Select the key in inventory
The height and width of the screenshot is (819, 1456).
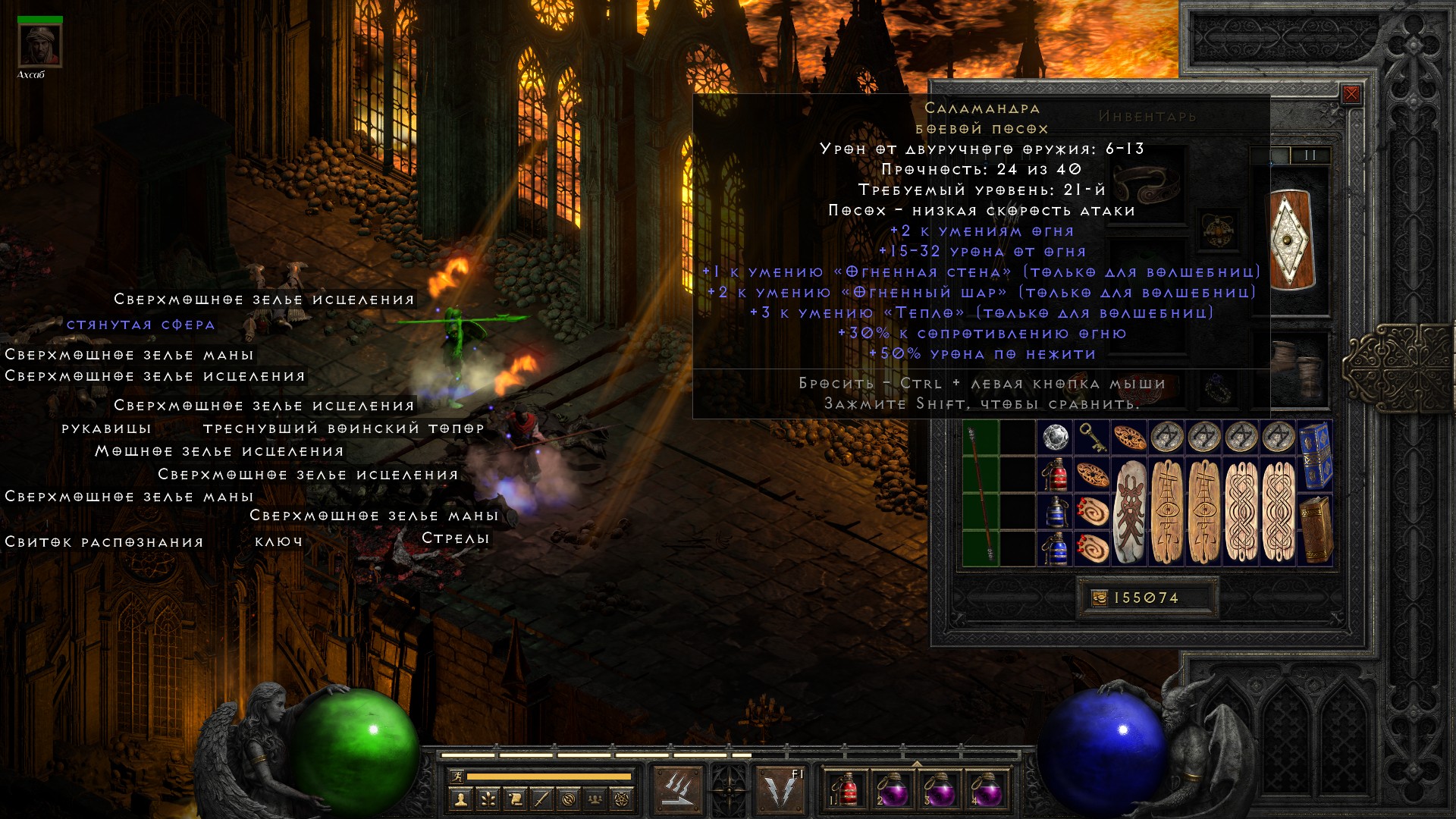click(1092, 438)
